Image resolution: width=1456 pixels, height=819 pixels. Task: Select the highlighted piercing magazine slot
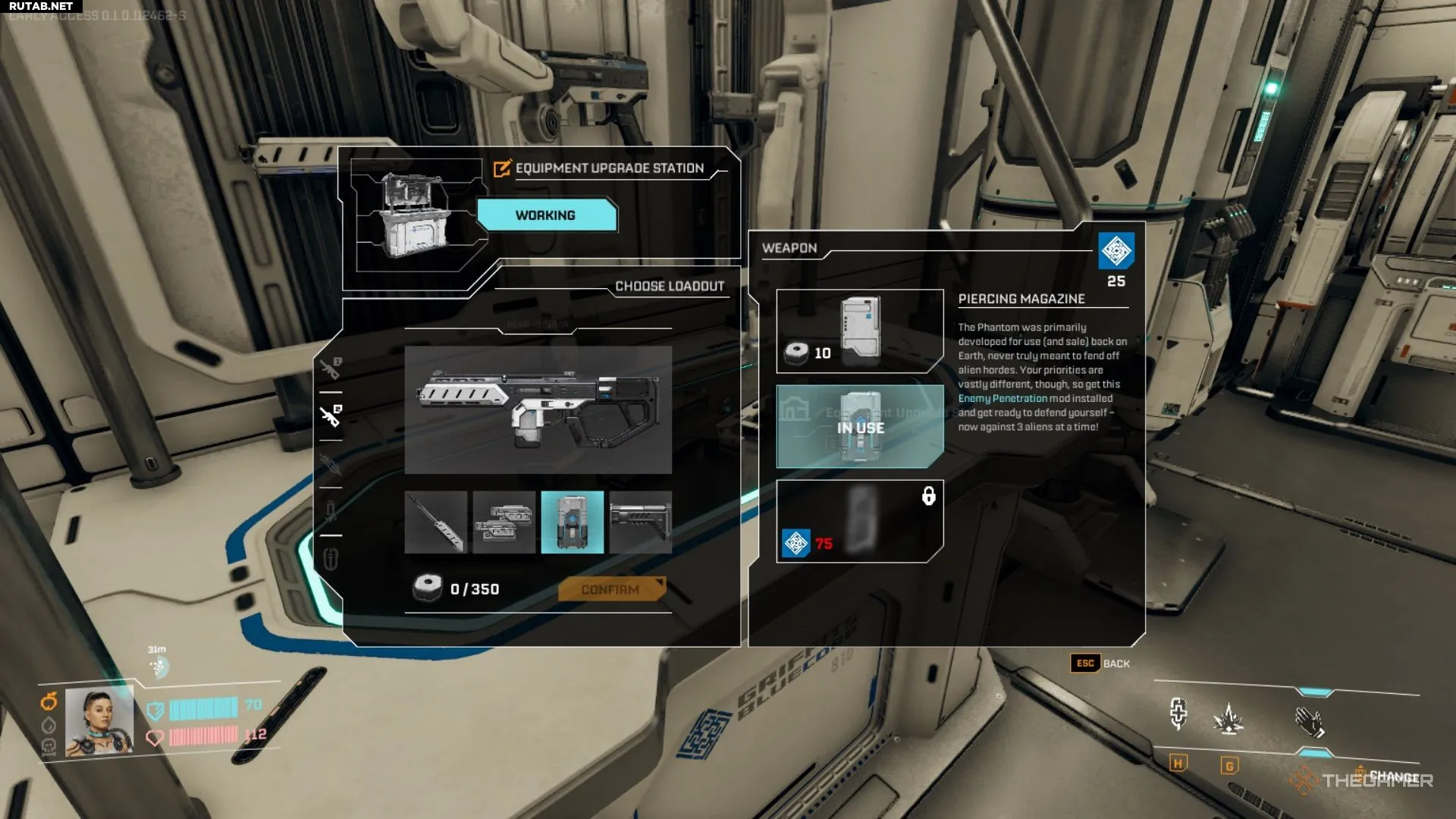click(x=573, y=522)
